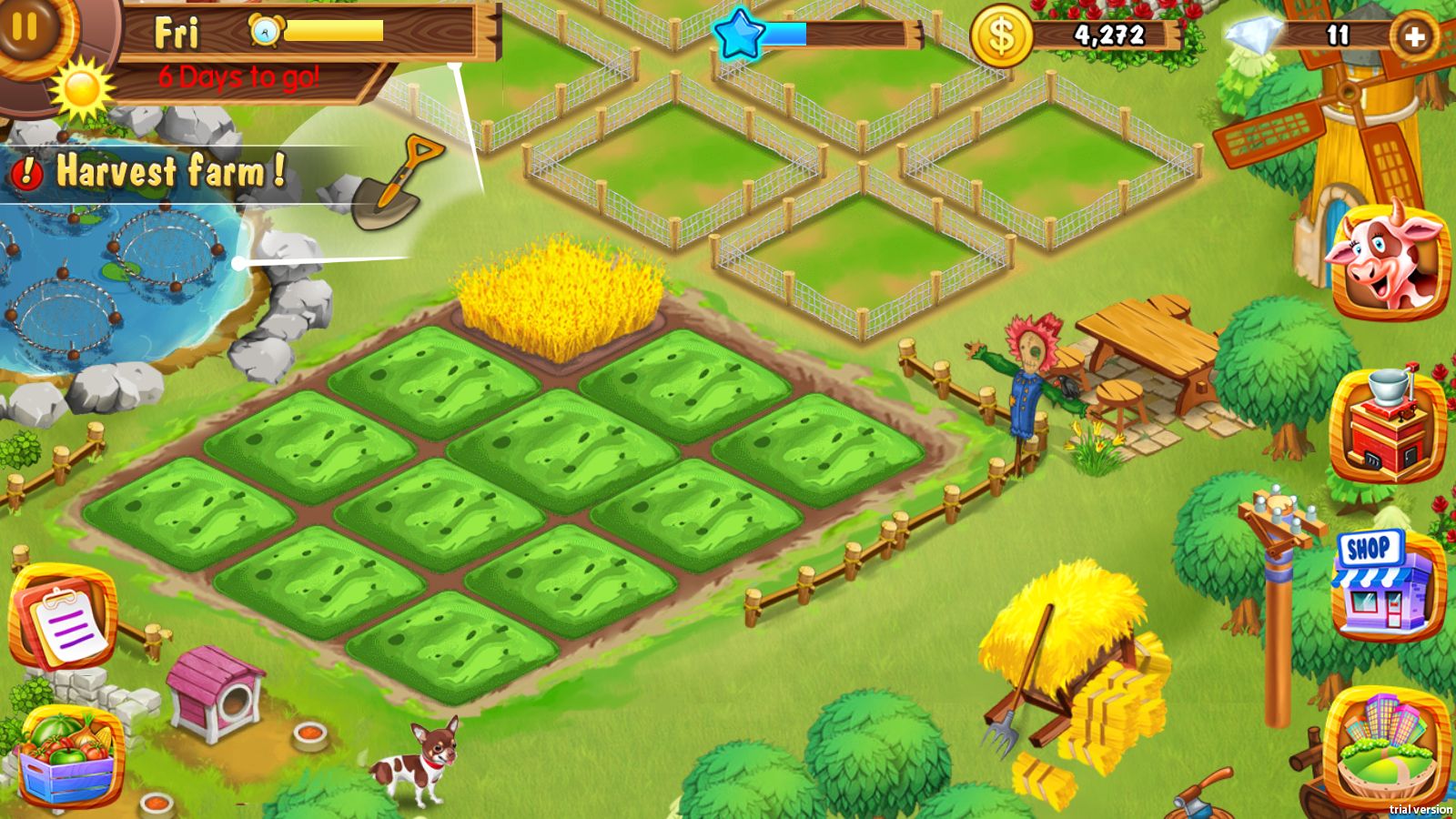The height and width of the screenshot is (819, 1456).
Task: Open the clipboard task list
Action: click(62, 618)
